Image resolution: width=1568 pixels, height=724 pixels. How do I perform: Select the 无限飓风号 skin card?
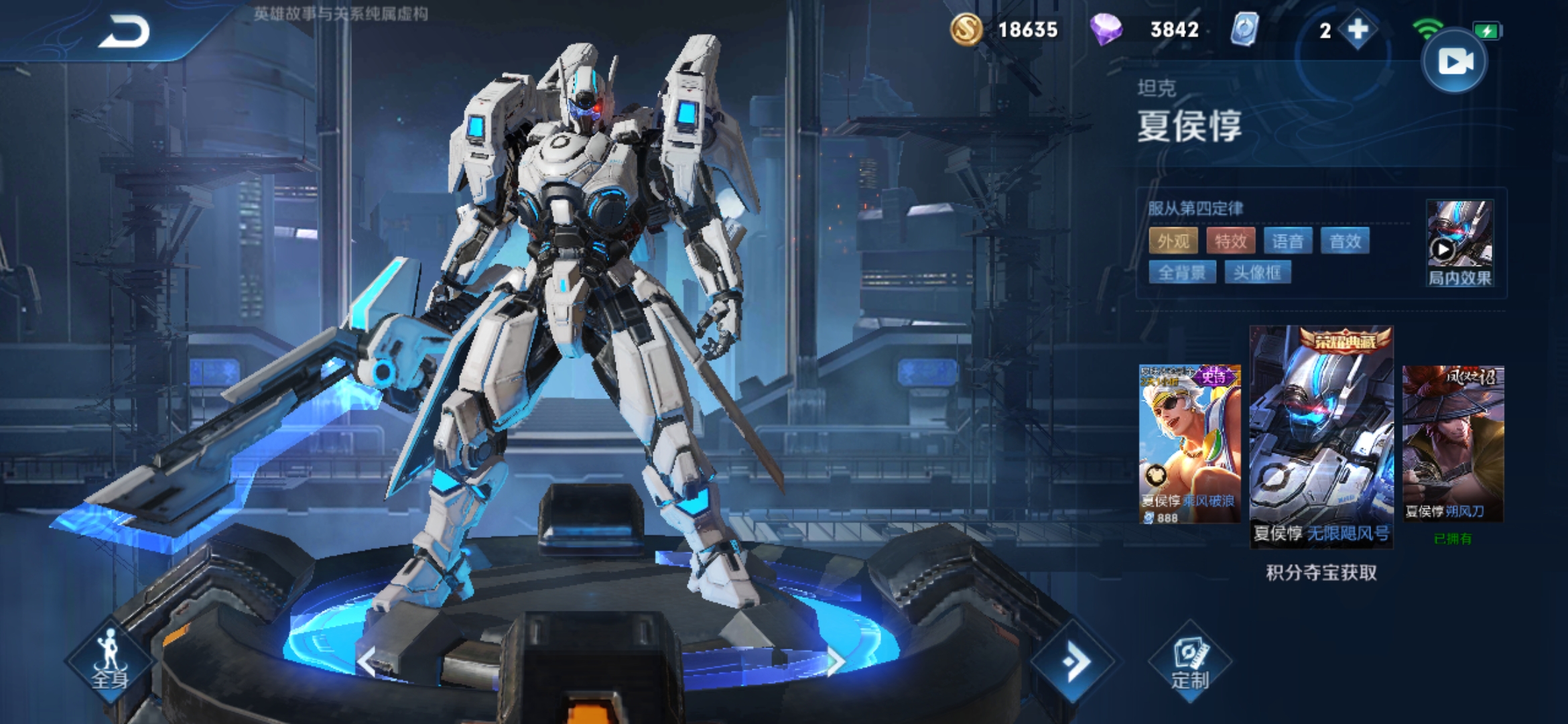click(1321, 436)
